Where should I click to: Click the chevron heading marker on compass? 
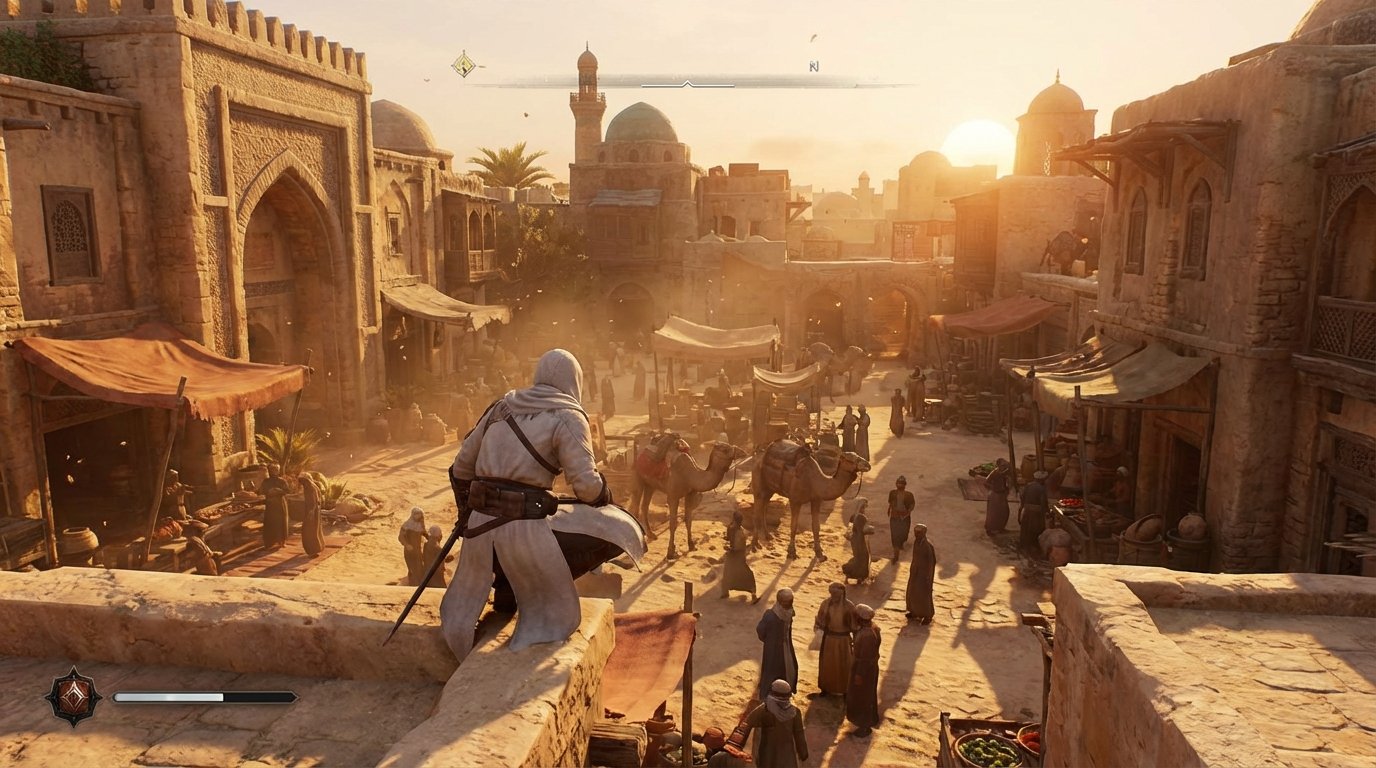(688, 83)
